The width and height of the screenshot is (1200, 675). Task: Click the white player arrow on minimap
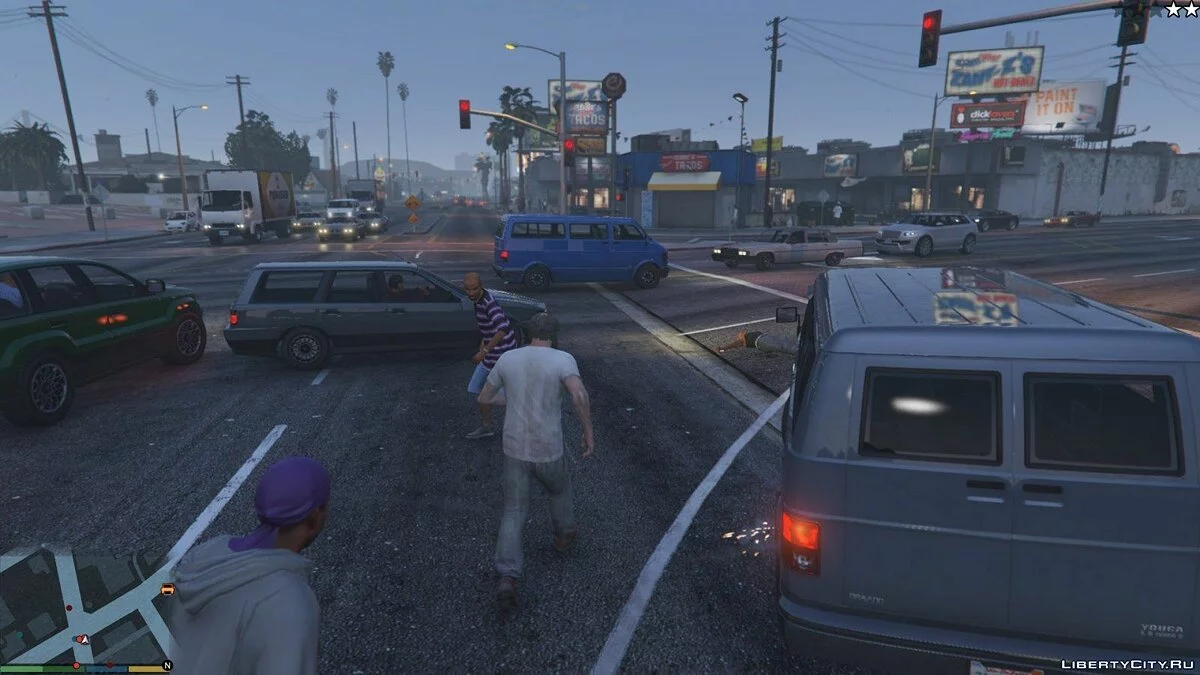click(x=84, y=638)
